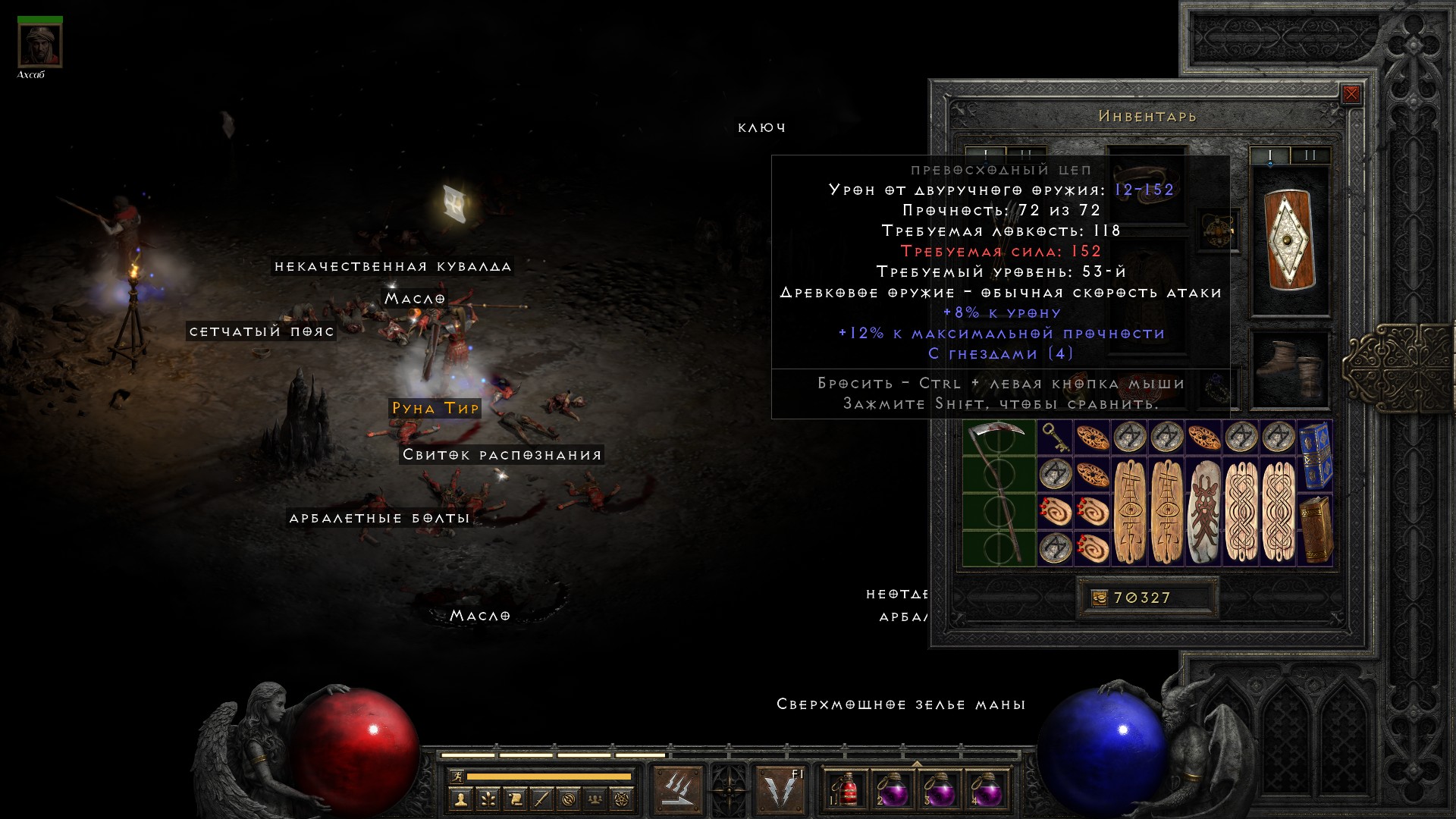Use the purple potion in belt slot 2
1456x819 pixels.
[x=893, y=789]
